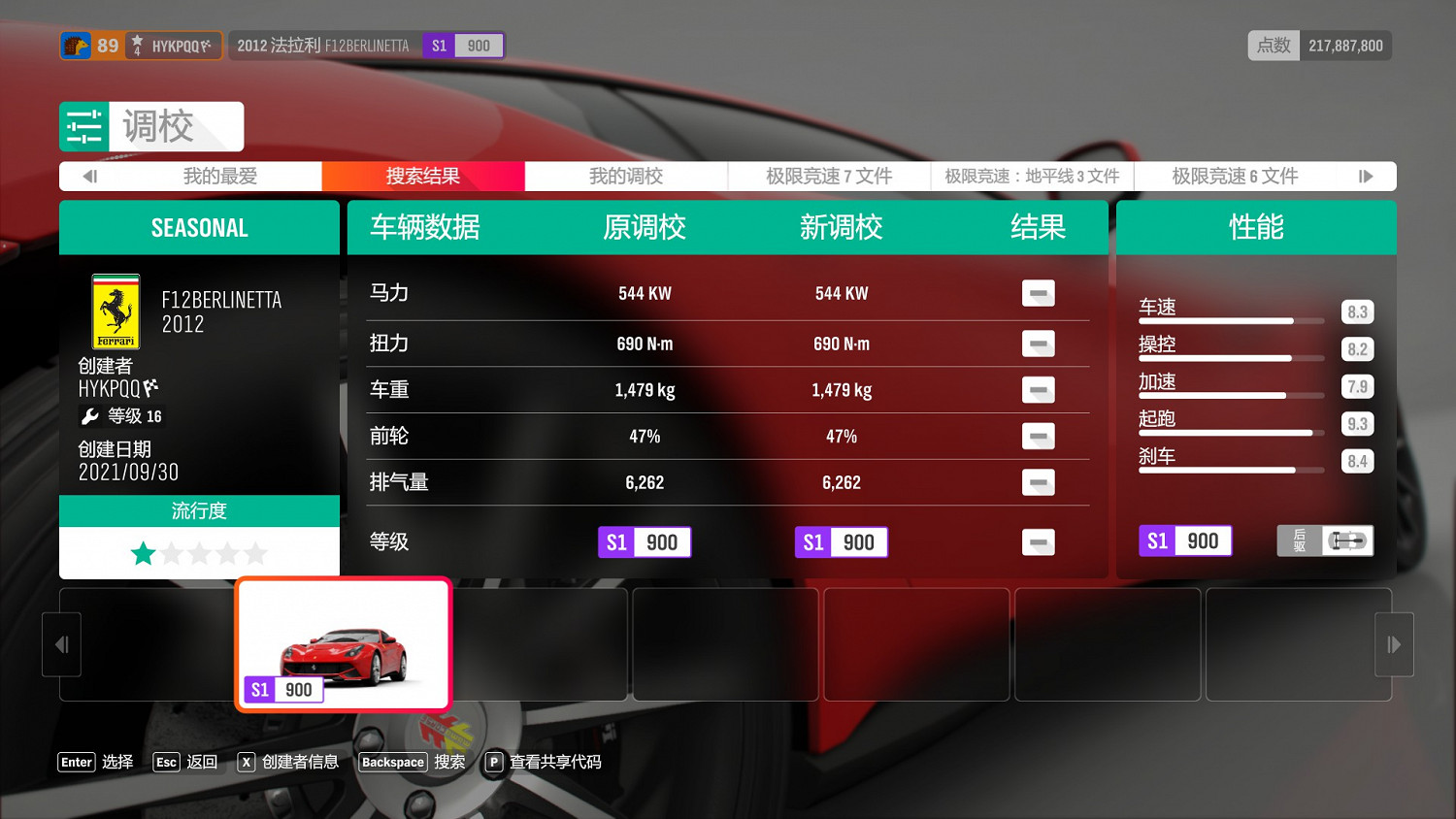Screen dimensions: 1456x819
Task: Select the red Ferrari tune thumbnail
Action: click(x=343, y=643)
